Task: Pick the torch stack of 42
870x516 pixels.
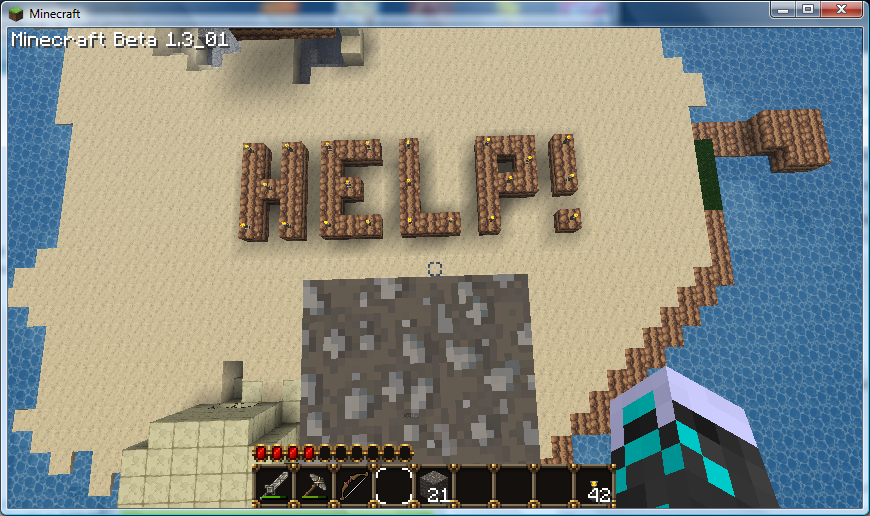Action: pyautogui.click(x=594, y=485)
